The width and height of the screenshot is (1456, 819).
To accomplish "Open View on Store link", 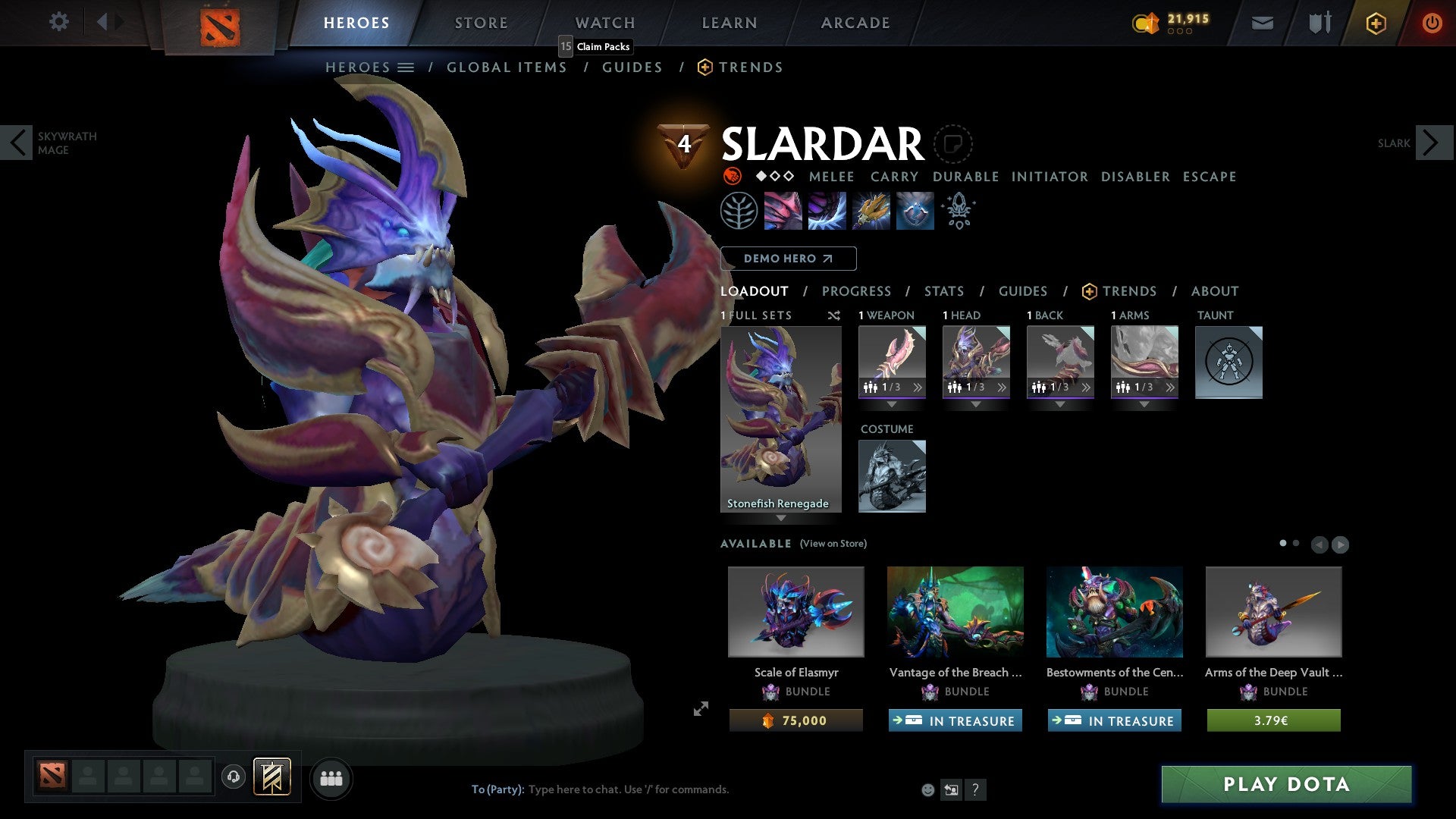I will pyautogui.click(x=832, y=544).
